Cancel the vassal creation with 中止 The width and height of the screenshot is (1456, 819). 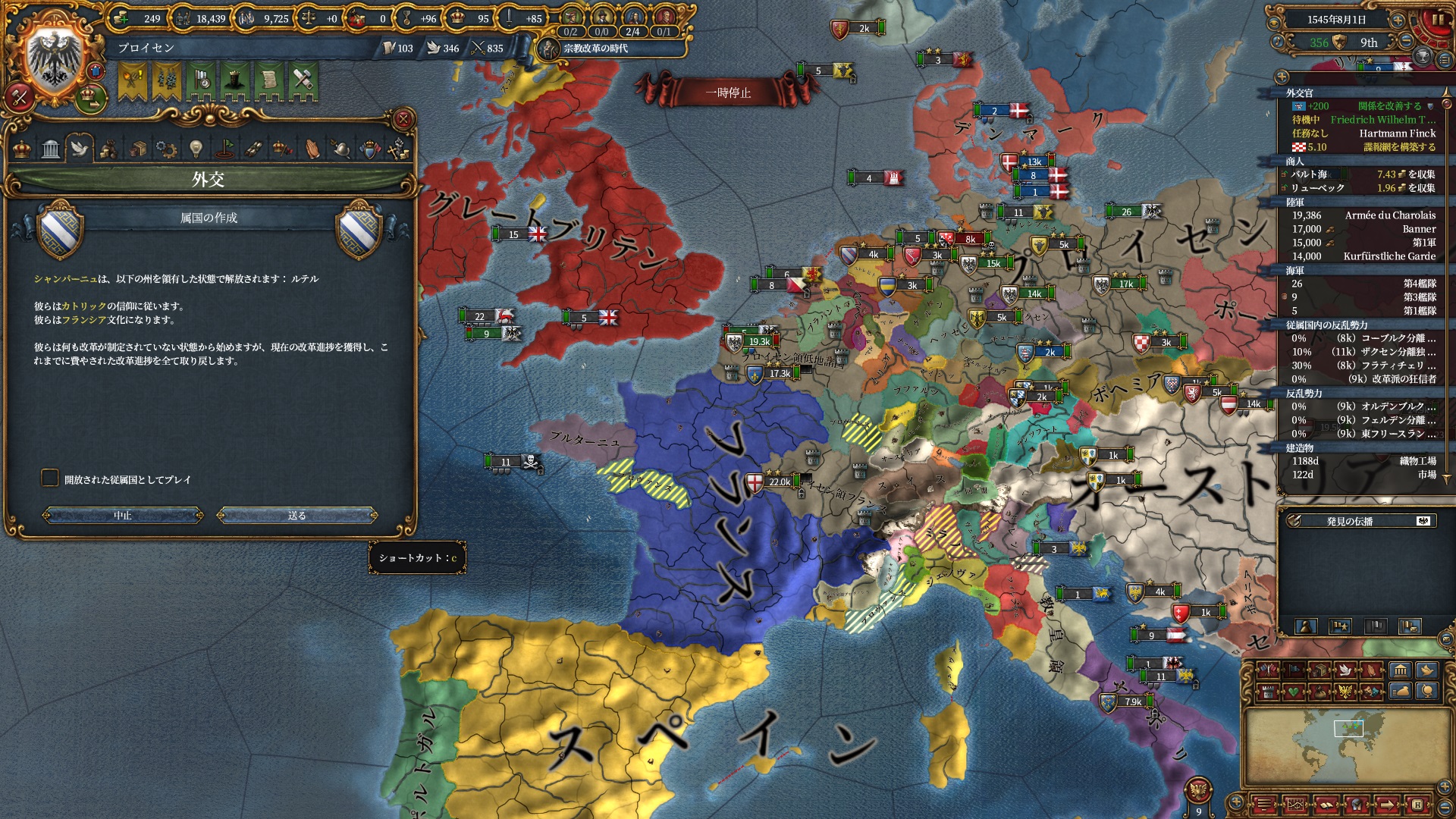click(x=123, y=516)
